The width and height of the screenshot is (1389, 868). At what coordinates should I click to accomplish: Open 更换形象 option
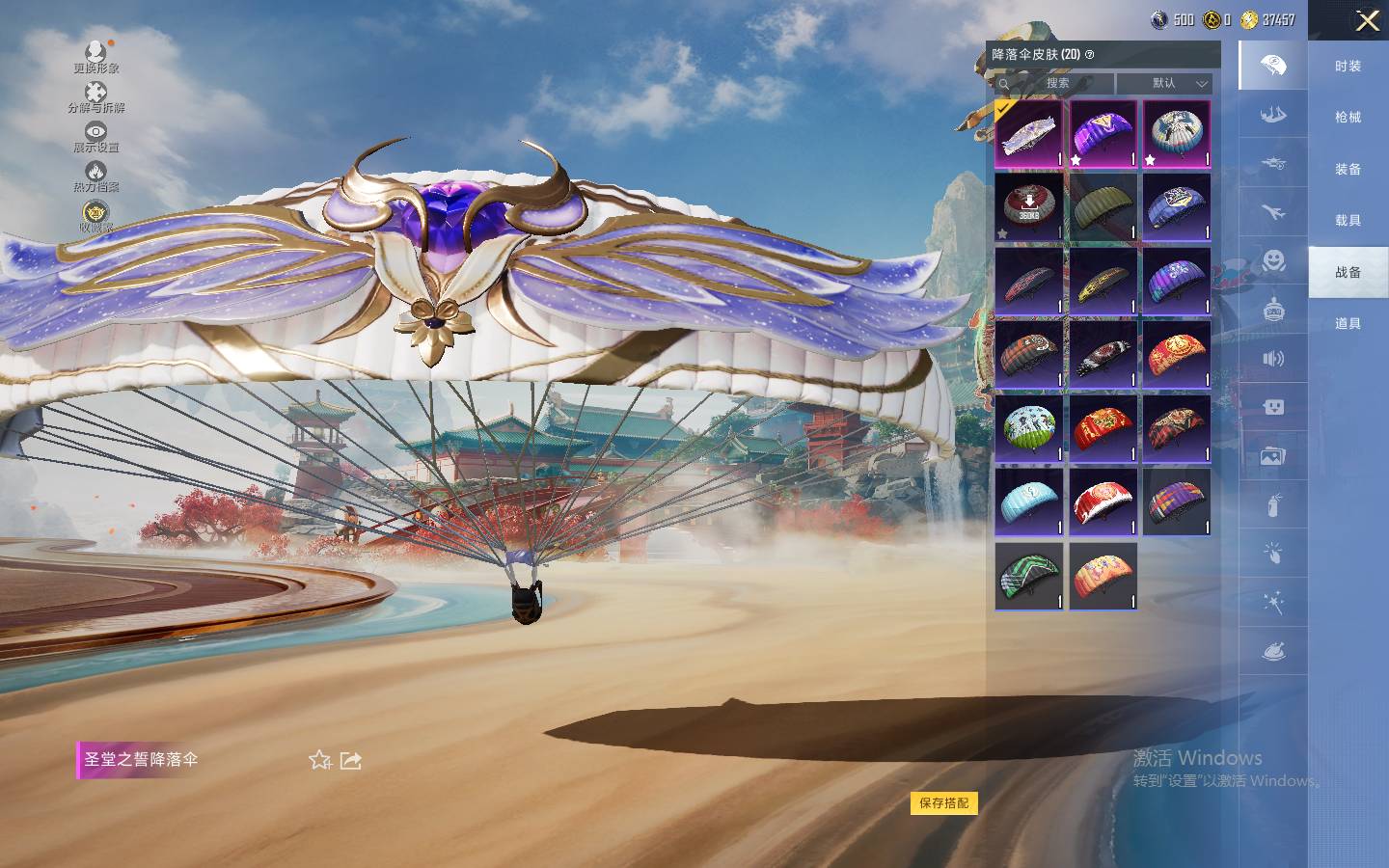point(95,56)
